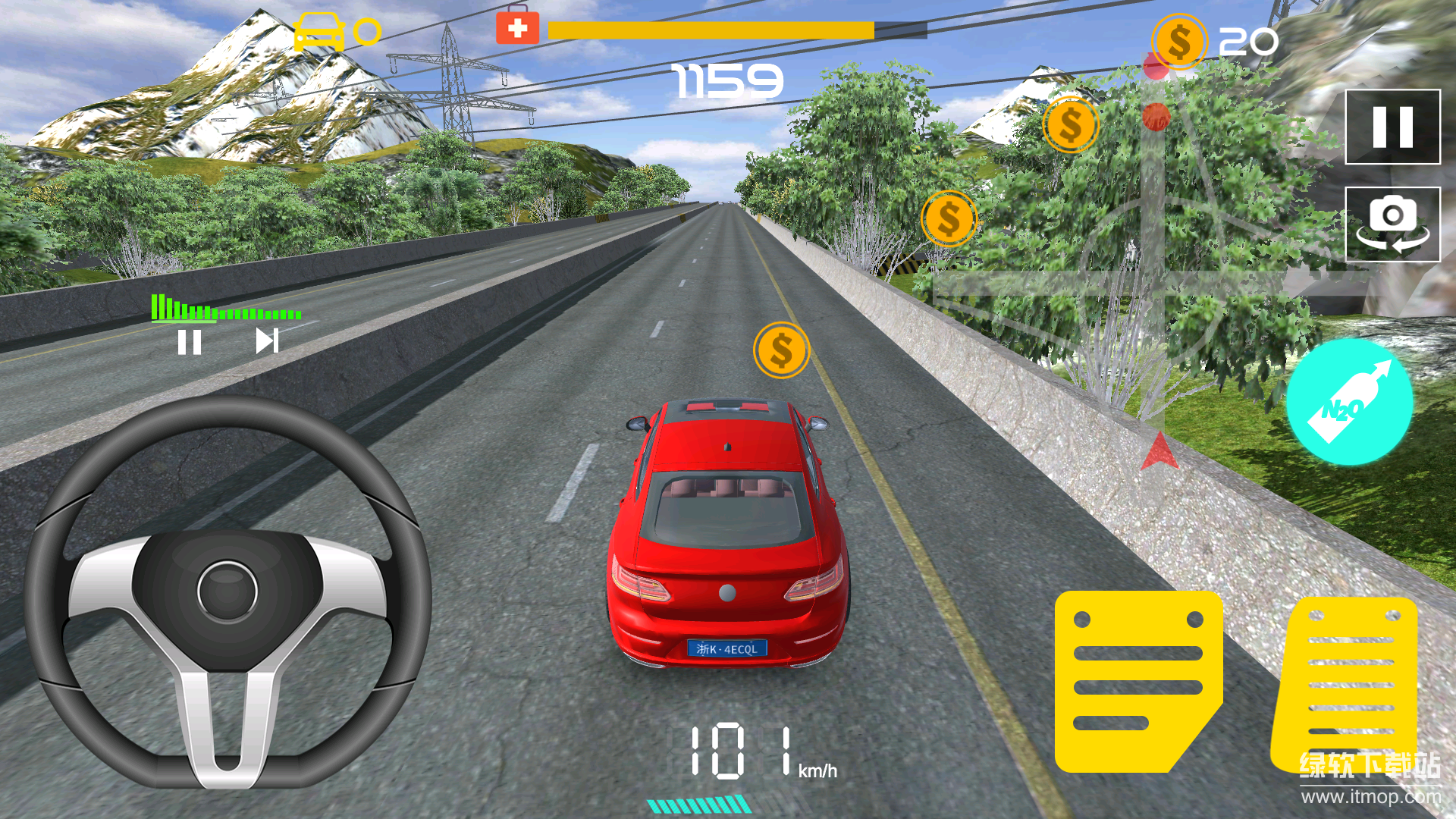Viewport: 1456px width, 819px height.
Task: Turn the steering wheel control
Action: click(227, 591)
